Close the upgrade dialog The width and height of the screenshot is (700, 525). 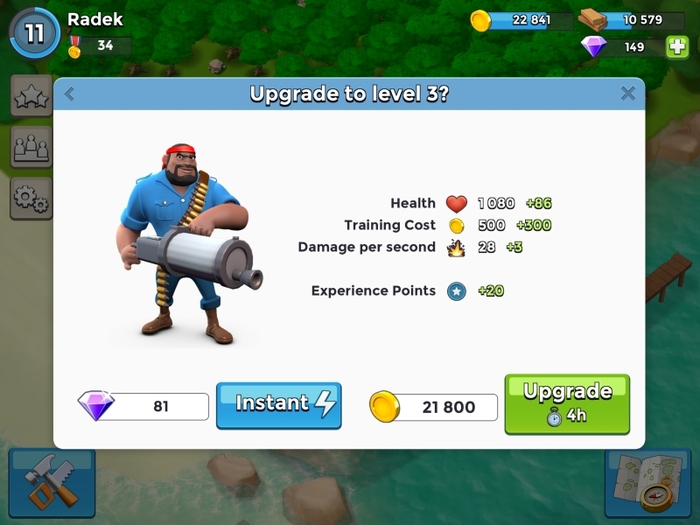[628, 94]
